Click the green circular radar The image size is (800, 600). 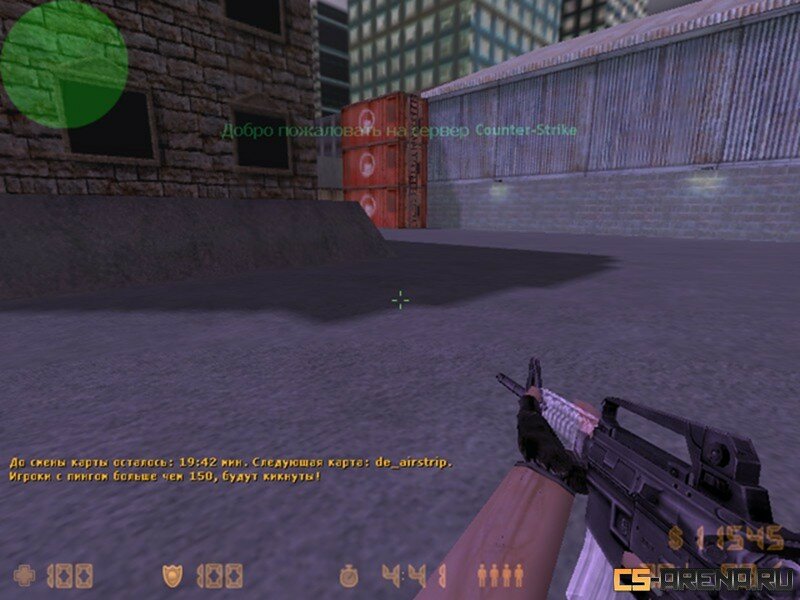click(x=64, y=64)
